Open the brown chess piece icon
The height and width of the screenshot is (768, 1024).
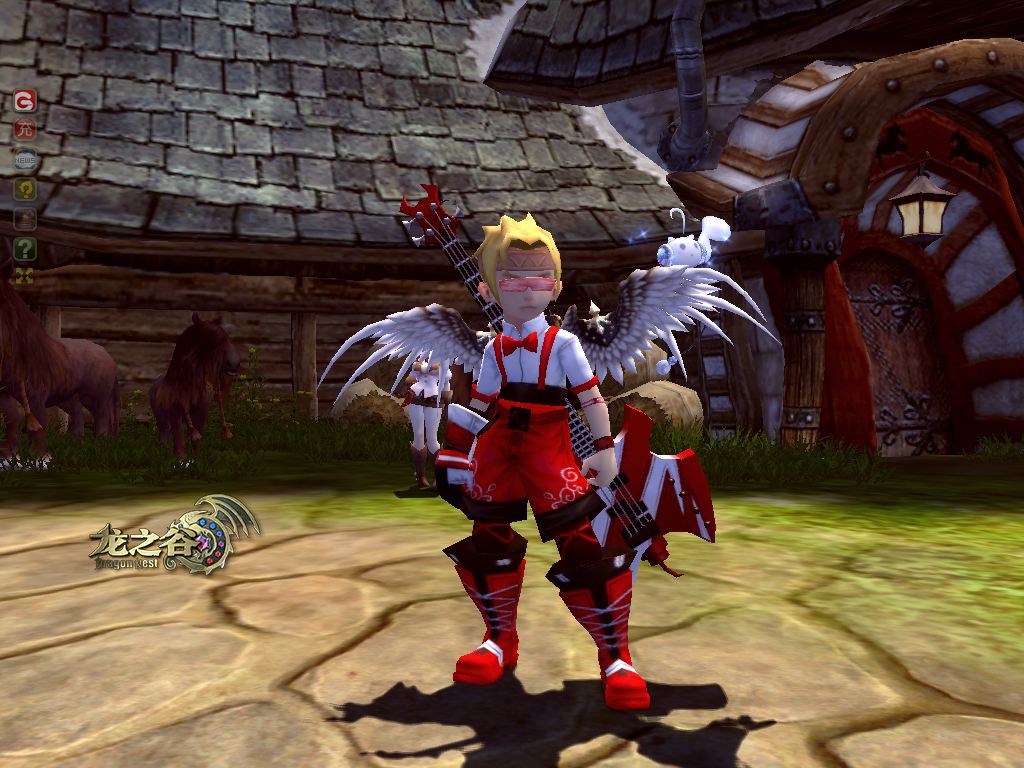point(25,219)
